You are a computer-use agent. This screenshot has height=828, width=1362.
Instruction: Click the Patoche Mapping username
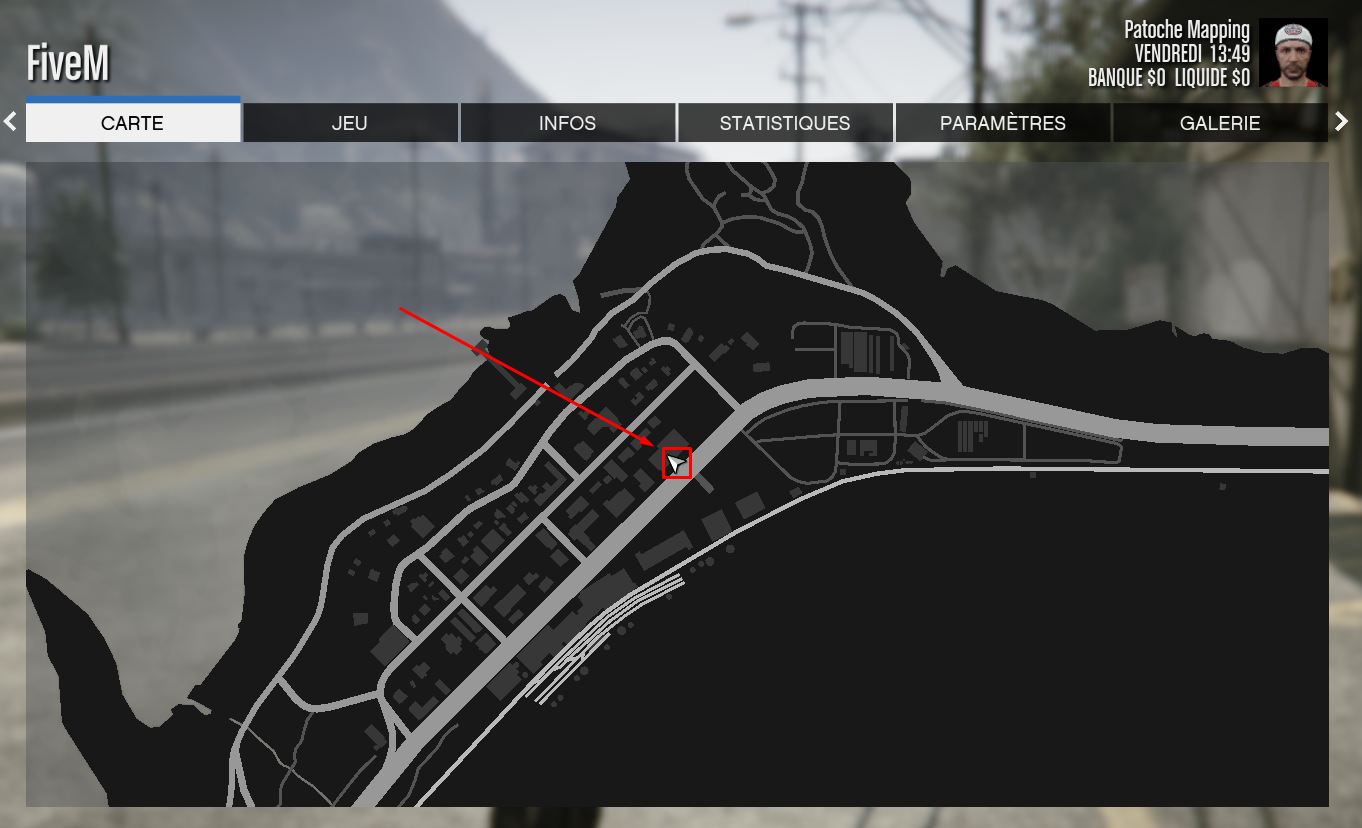click(1186, 29)
